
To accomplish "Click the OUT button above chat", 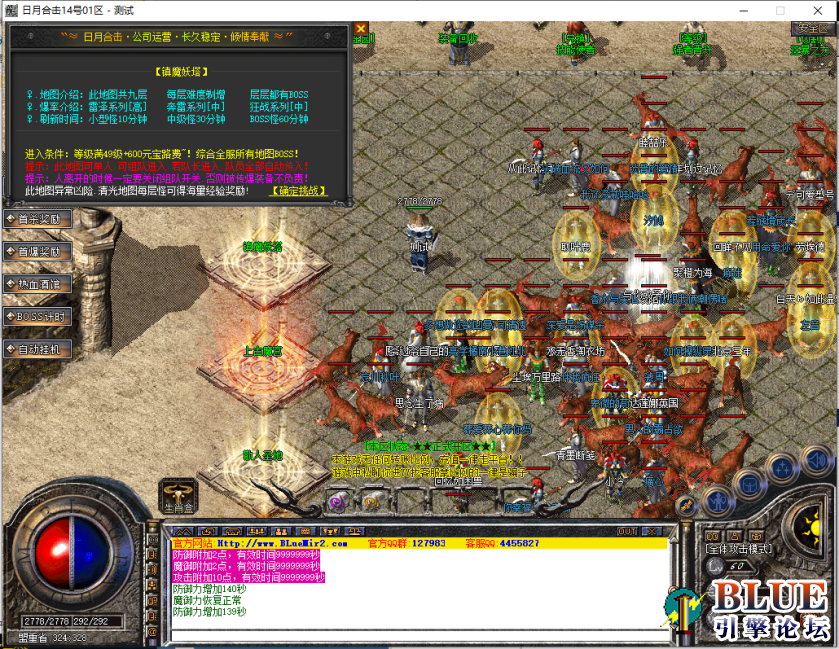I will (627, 531).
